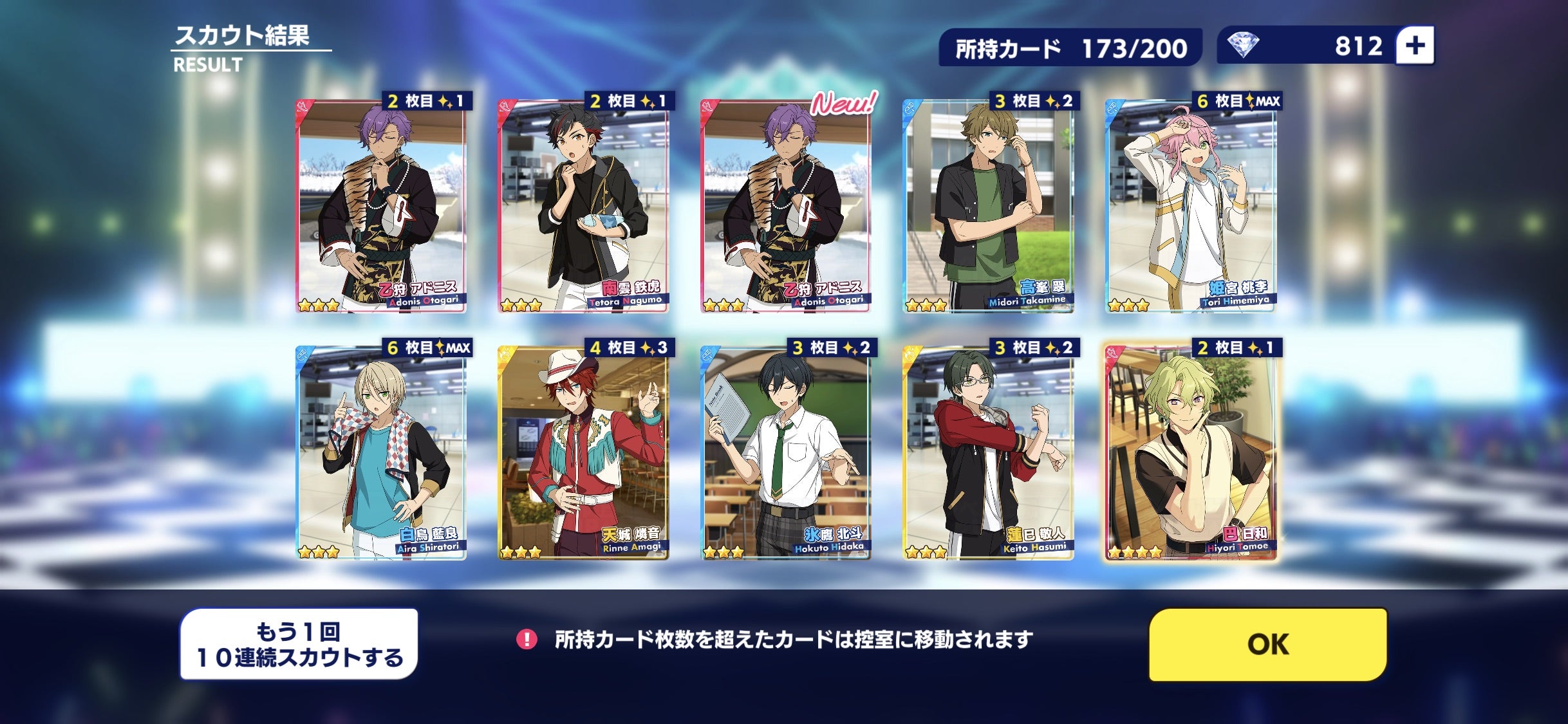Confirm results with the yellow OK button
The height and width of the screenshot is (724, 1568).
click(x=1267, y=644)
